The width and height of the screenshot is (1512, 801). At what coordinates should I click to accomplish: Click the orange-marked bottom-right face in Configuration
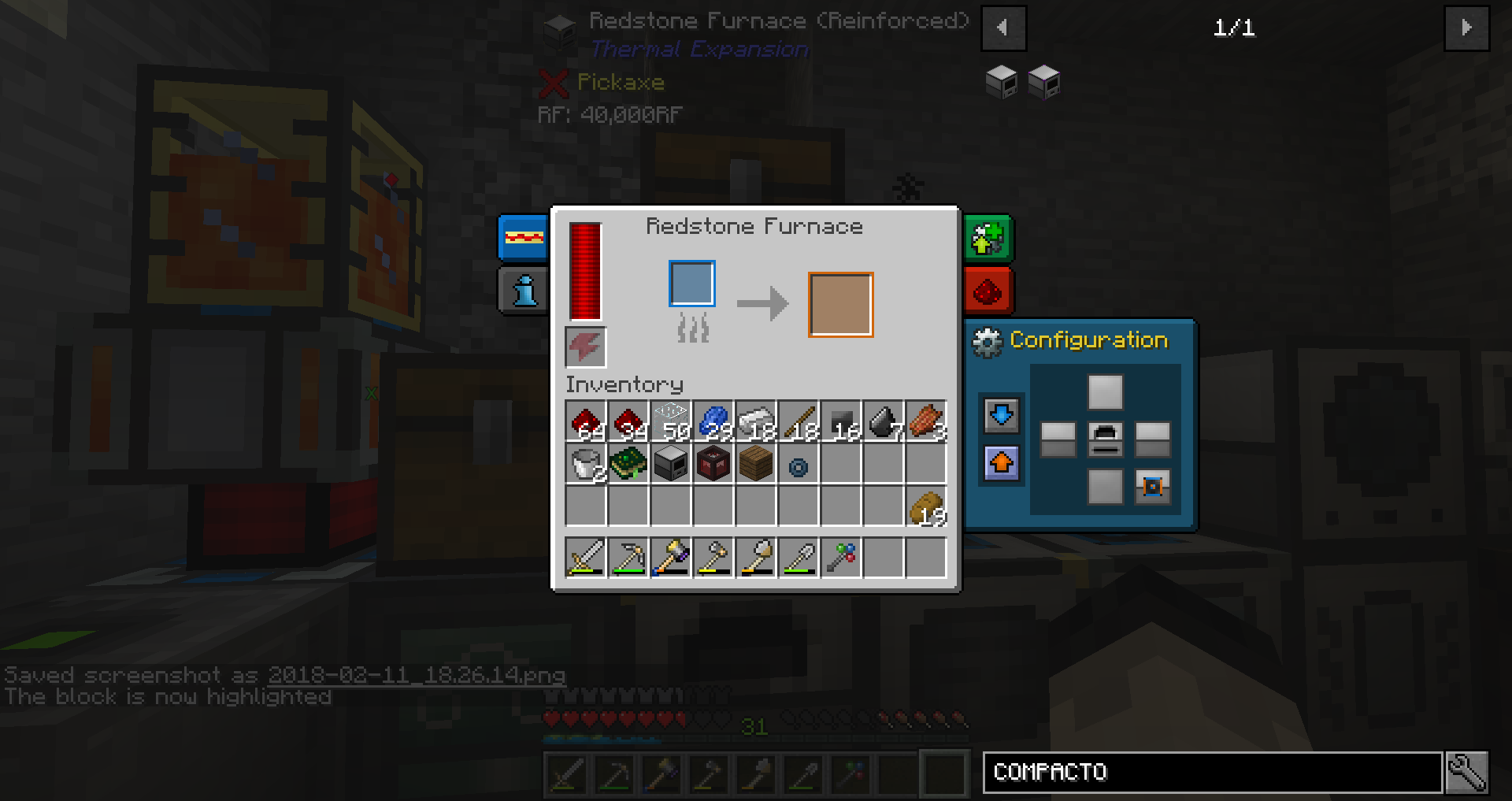tap(1151, 487)
